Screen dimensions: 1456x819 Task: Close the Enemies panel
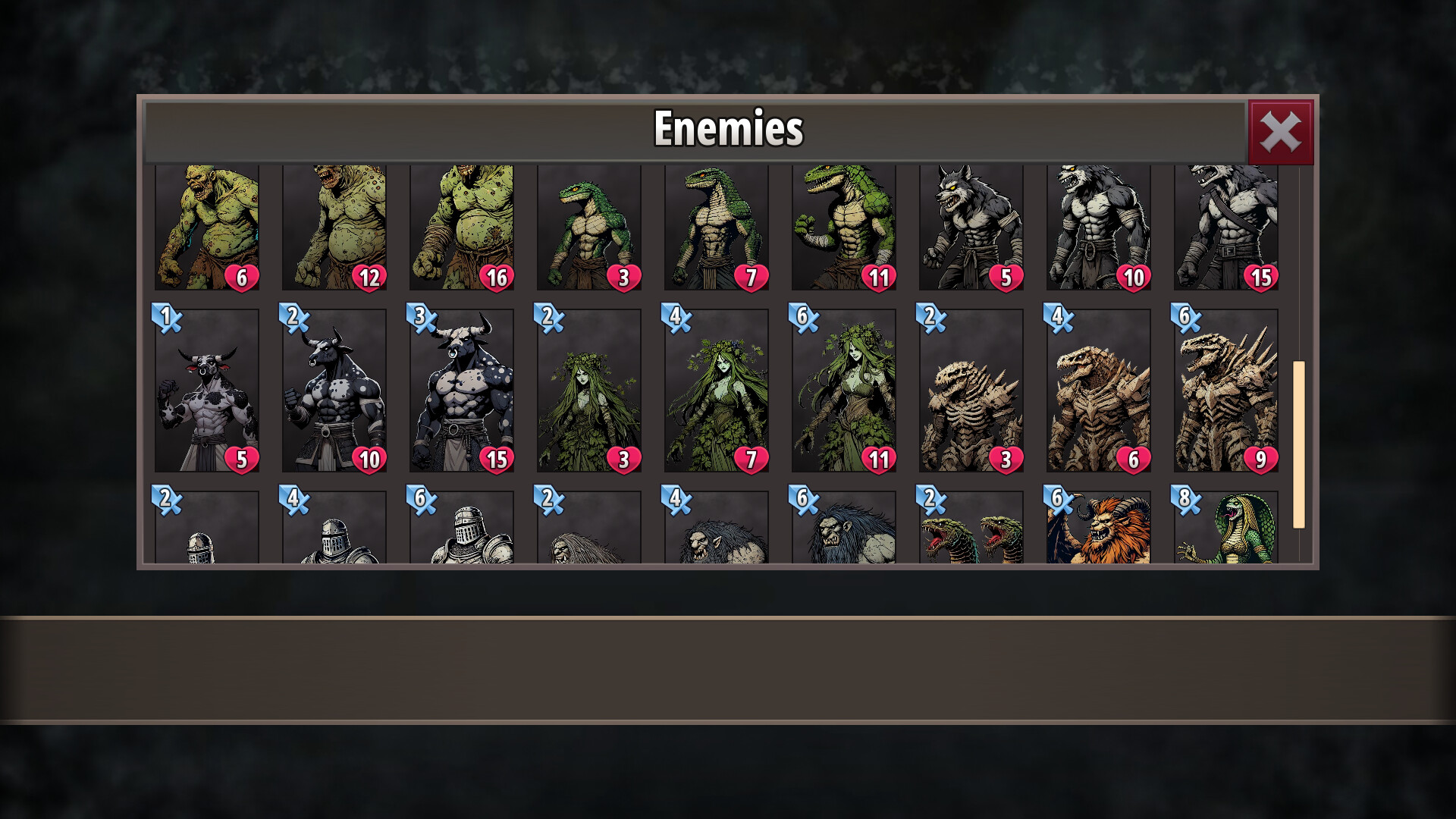click(x=1280, y=133)
